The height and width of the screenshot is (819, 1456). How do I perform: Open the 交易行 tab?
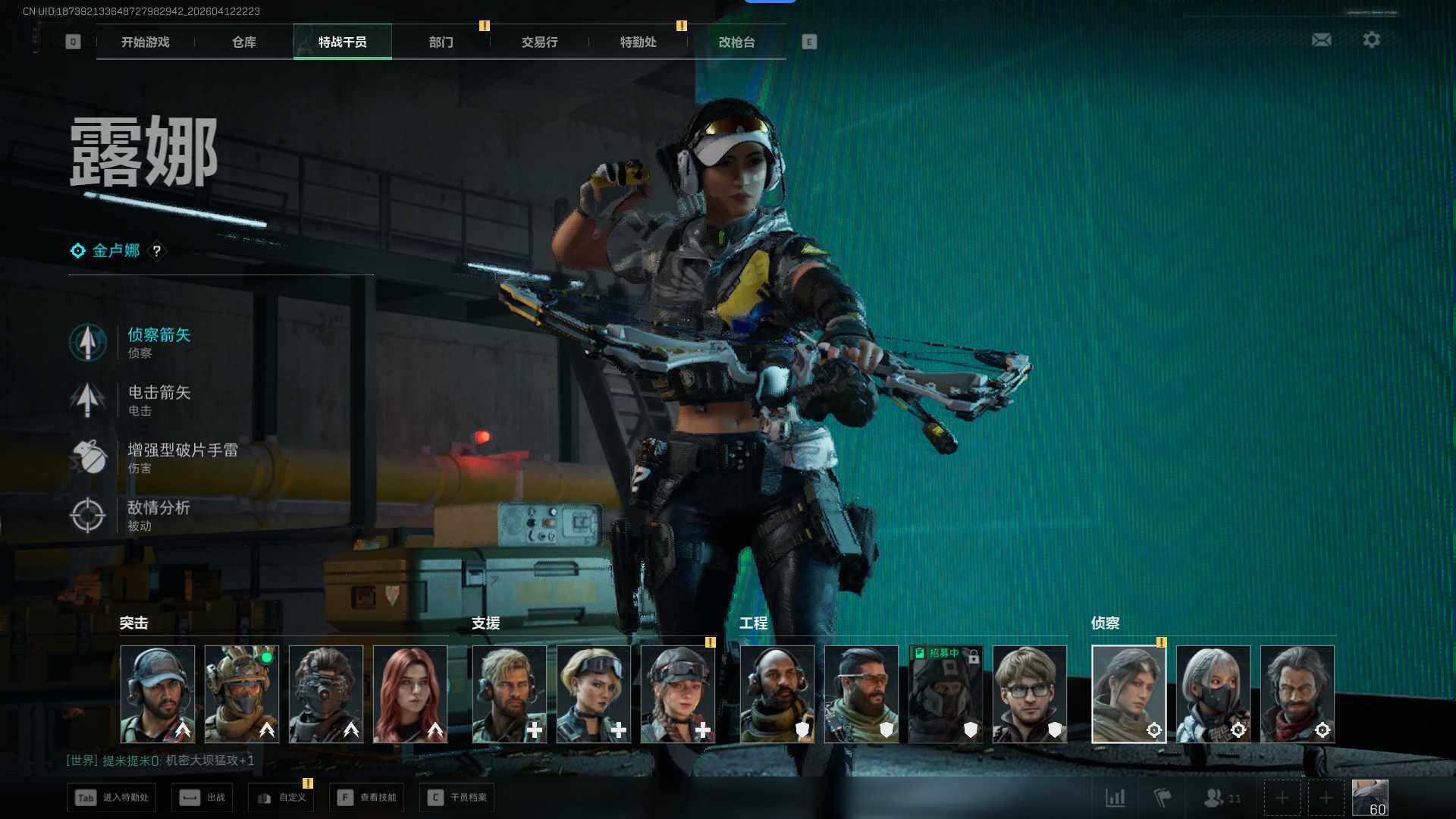pos(539,42)
